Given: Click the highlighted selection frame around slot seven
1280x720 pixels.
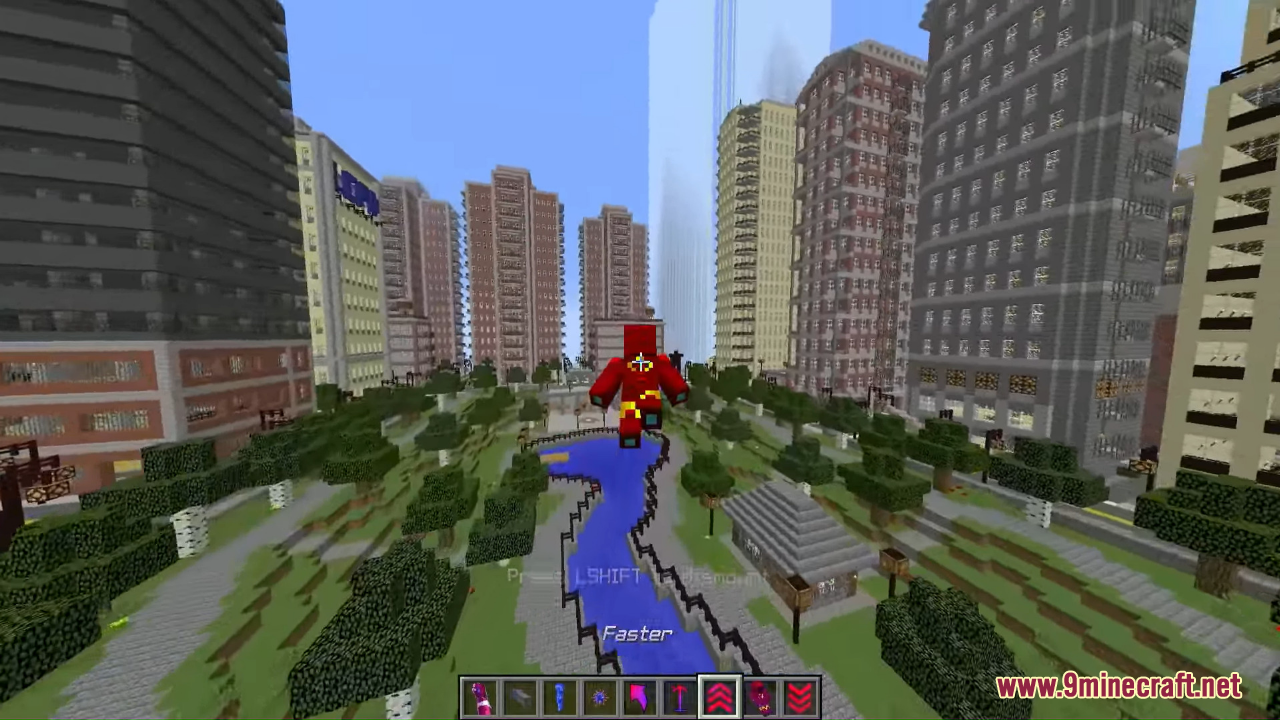Looking at the screenshot, I should pos(719,693).
